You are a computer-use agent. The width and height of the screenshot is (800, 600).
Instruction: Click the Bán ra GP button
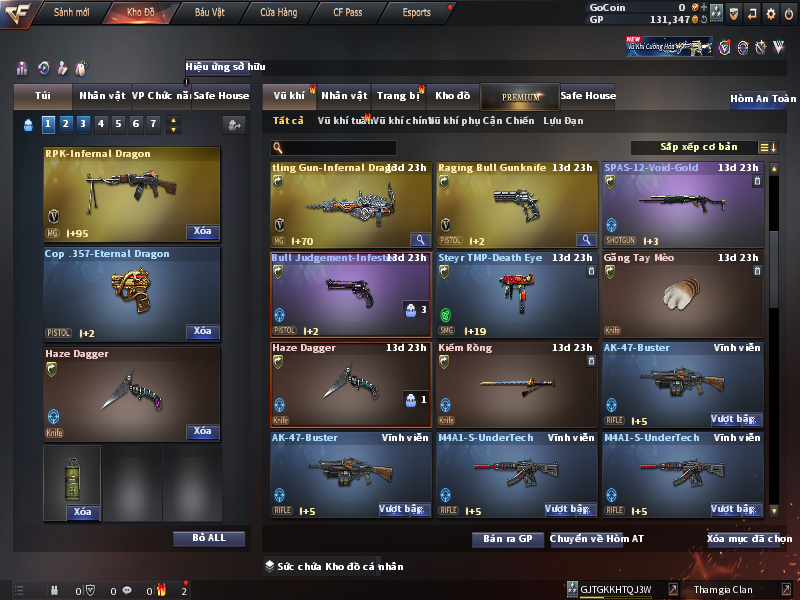(508, 539)
